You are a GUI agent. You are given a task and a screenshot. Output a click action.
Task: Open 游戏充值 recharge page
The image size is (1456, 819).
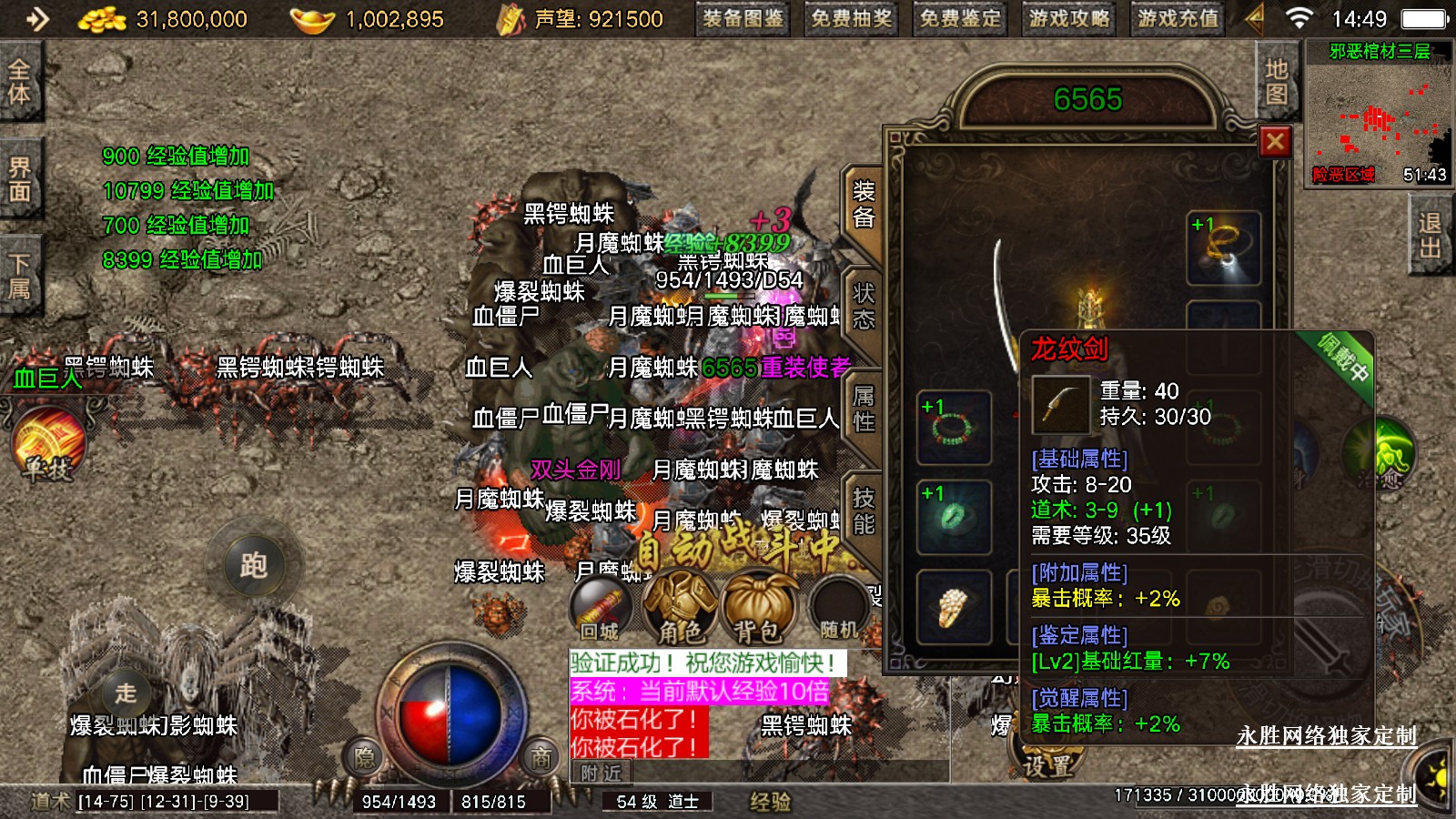(1177, 19)
